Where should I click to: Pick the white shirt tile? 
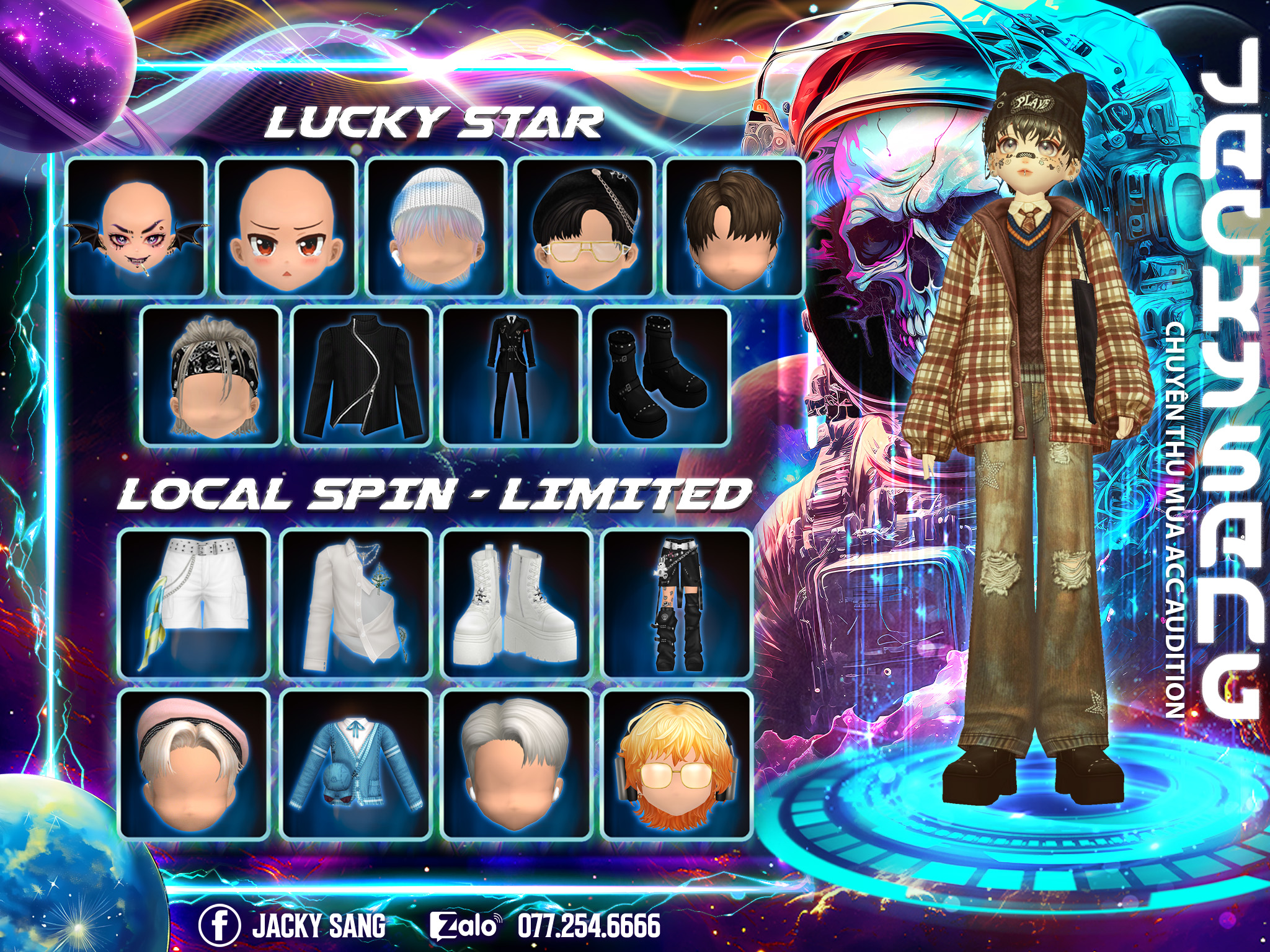click(356, 604)
